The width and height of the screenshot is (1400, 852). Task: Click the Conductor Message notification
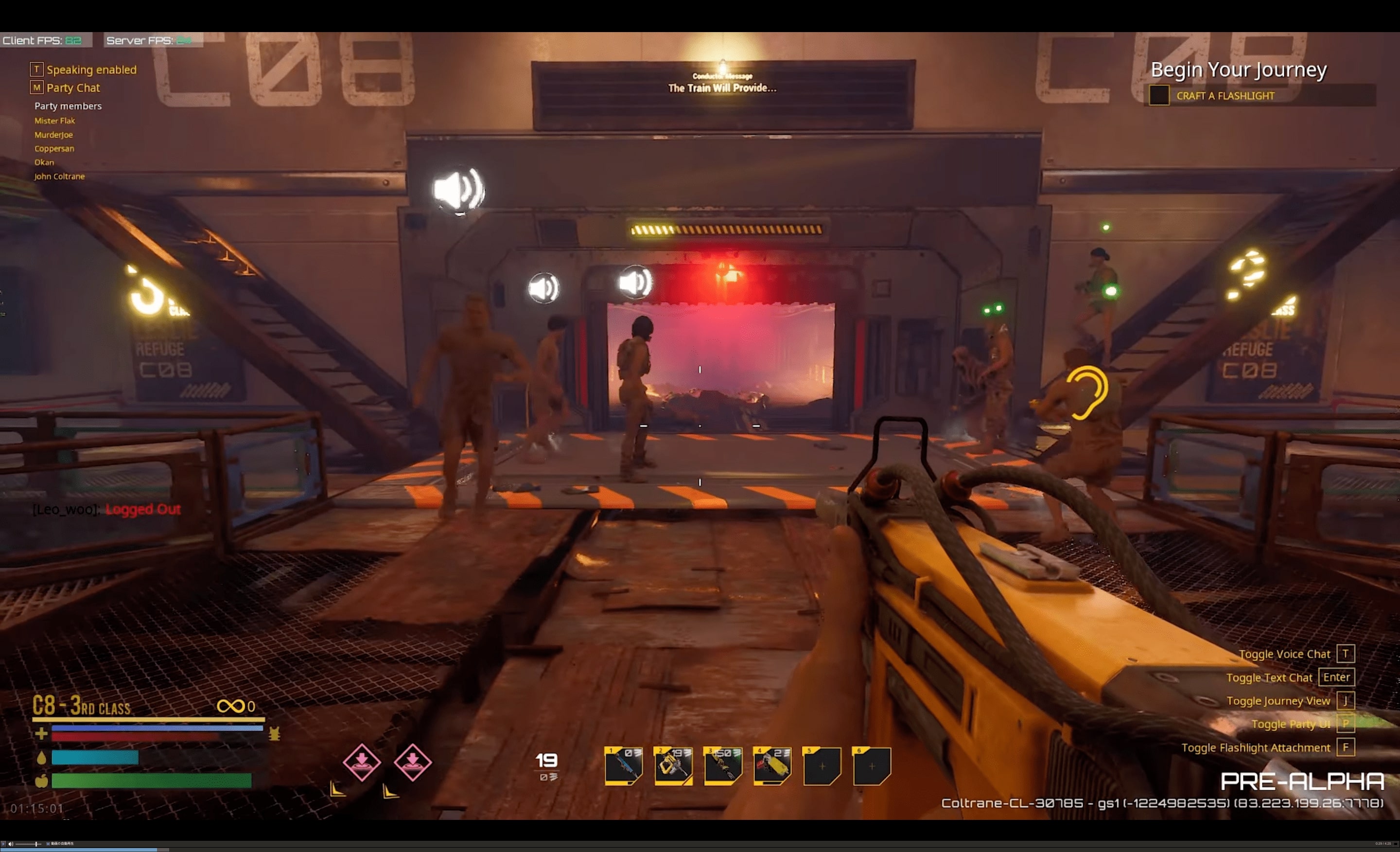point(722,84)
